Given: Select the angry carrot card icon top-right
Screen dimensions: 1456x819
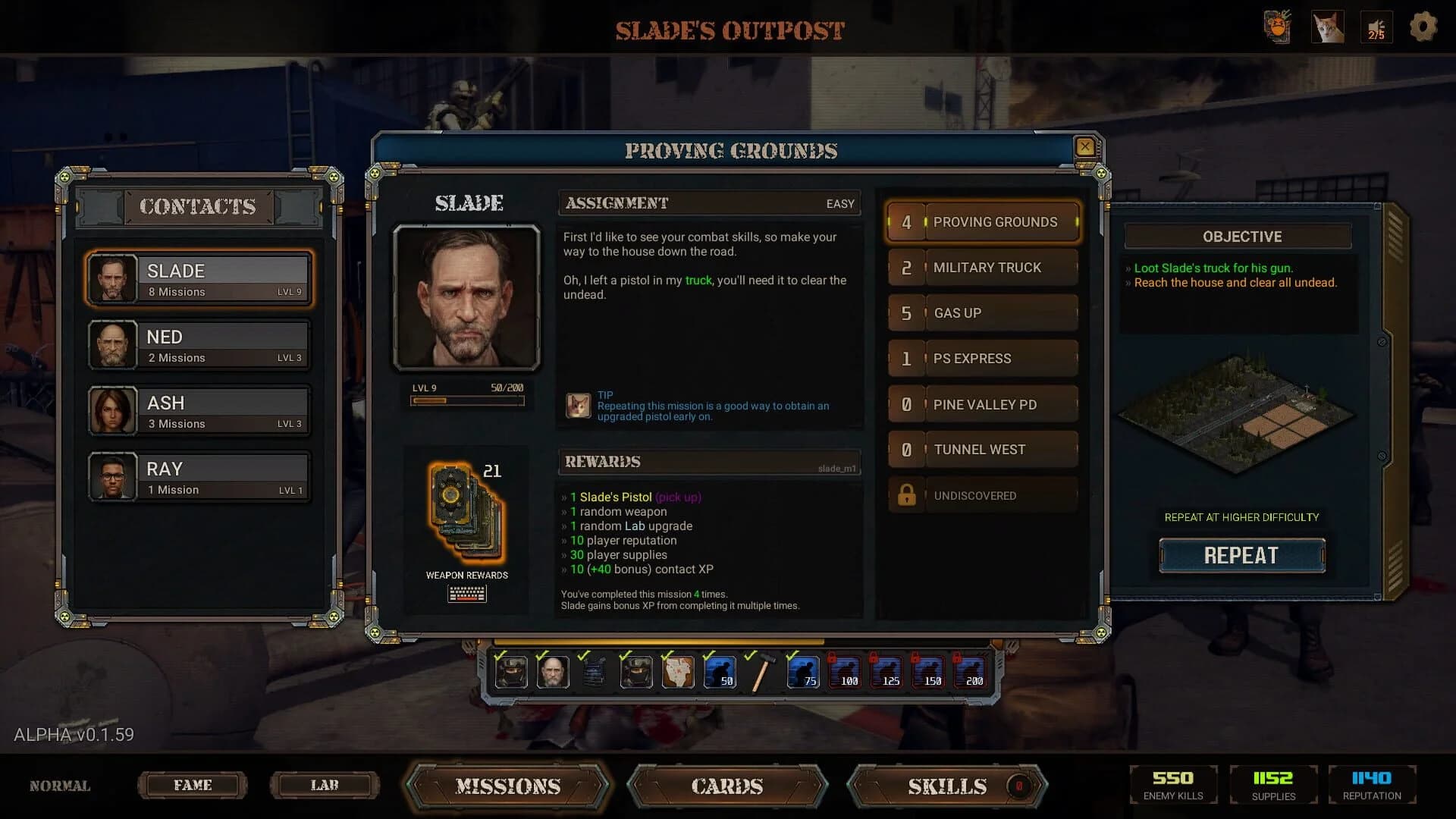Looking at the screenshot, I should (1279, 27).
